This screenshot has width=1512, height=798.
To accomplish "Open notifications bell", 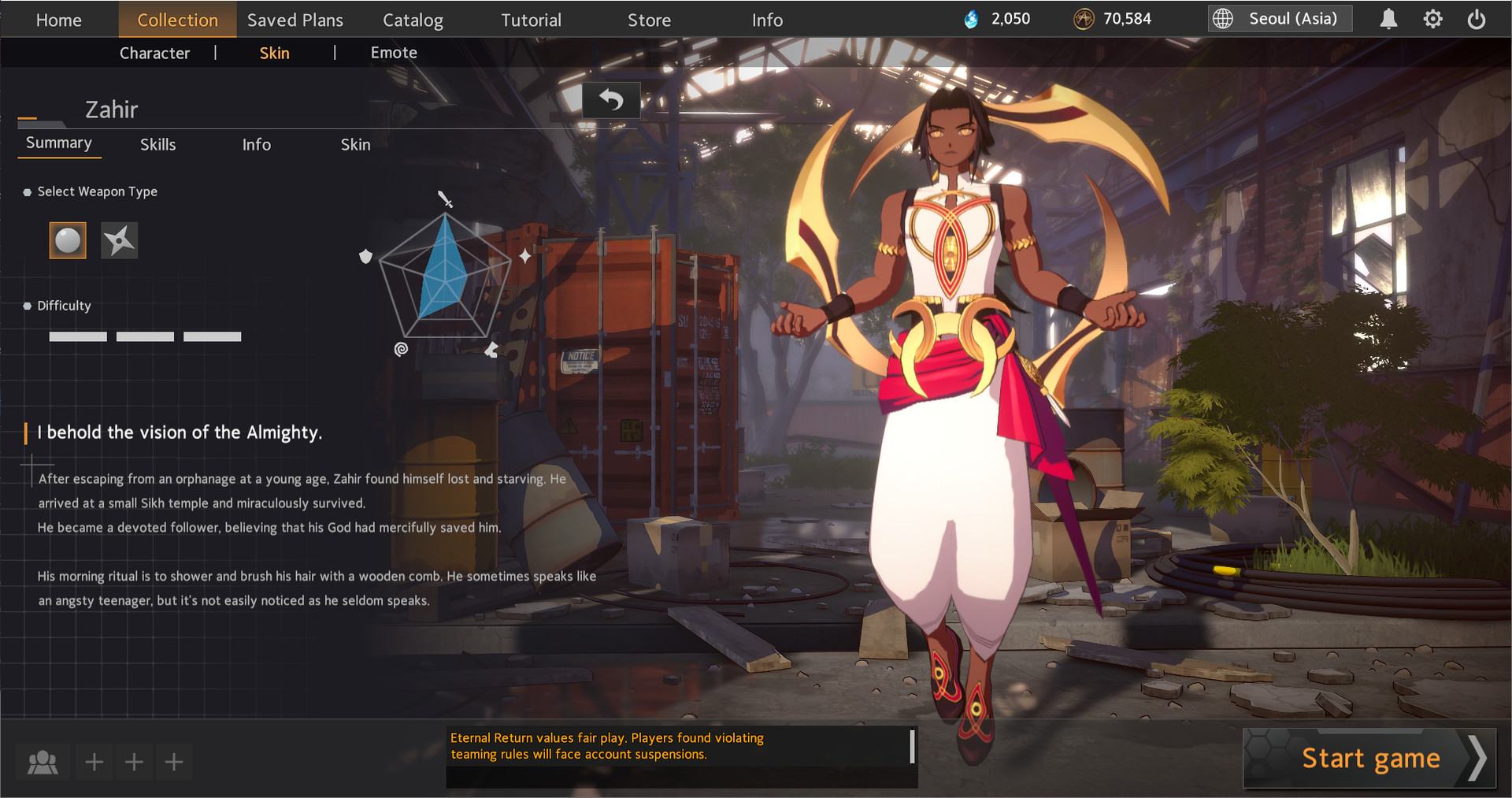I will click(1388, 19).
